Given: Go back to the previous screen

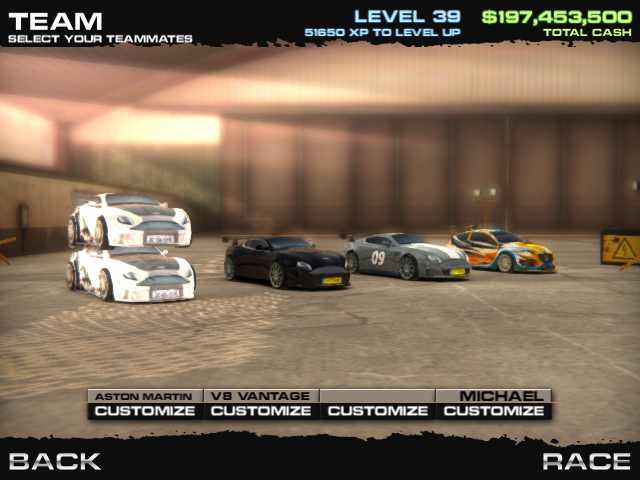Looking at the screenshot, I should coord(55,461).
